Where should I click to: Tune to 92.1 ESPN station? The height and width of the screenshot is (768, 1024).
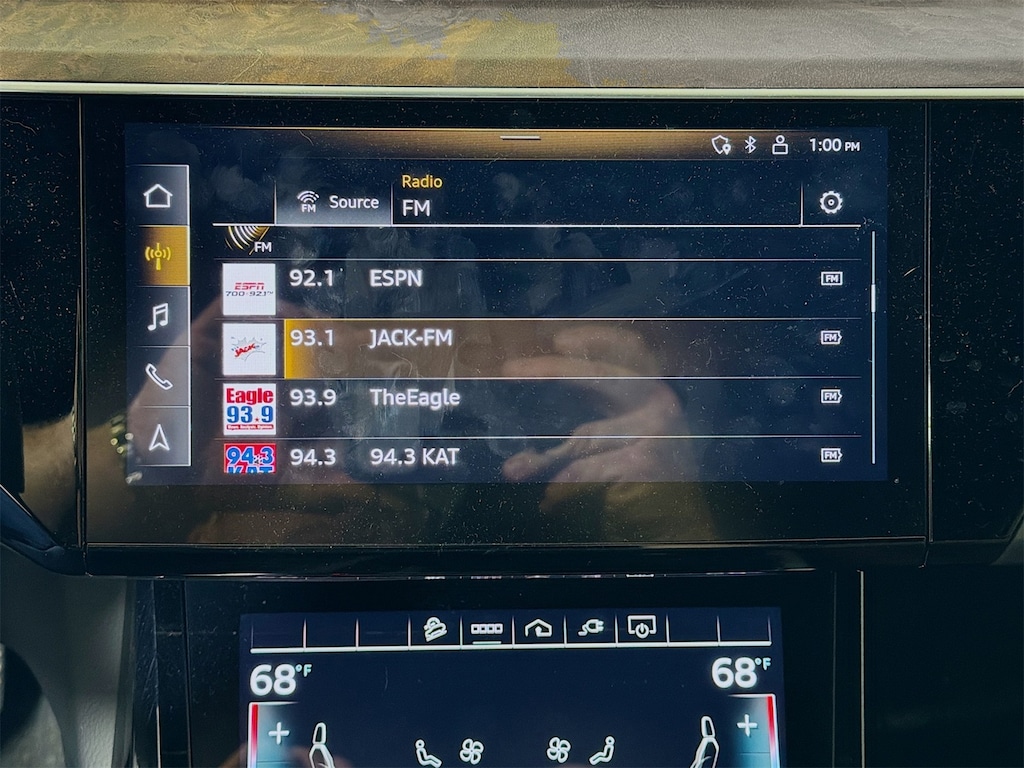(540, 279)
